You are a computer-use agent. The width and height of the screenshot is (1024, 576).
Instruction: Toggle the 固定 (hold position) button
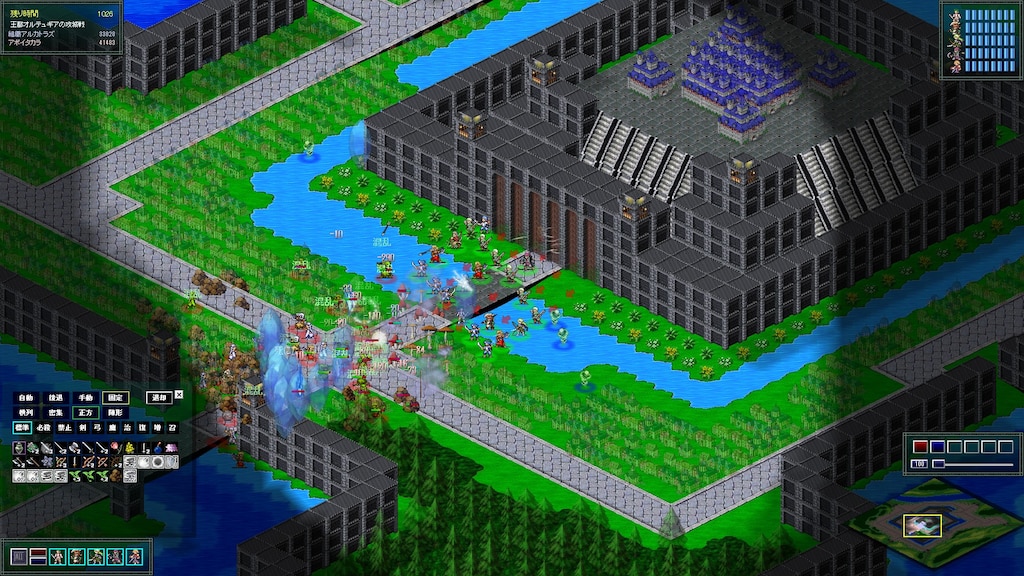pos(117,397)
